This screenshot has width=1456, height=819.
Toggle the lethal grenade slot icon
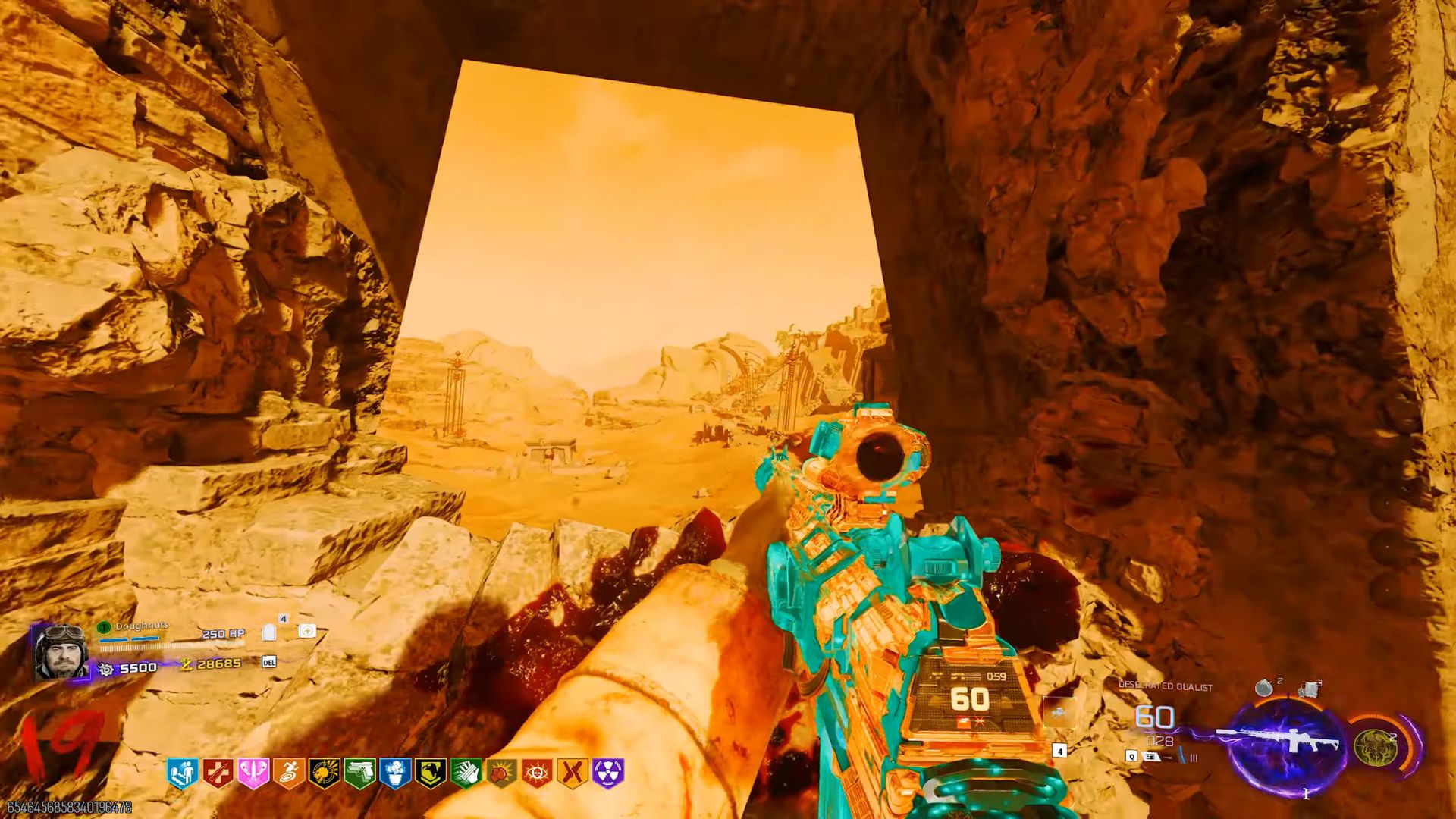pos(1265,688)
